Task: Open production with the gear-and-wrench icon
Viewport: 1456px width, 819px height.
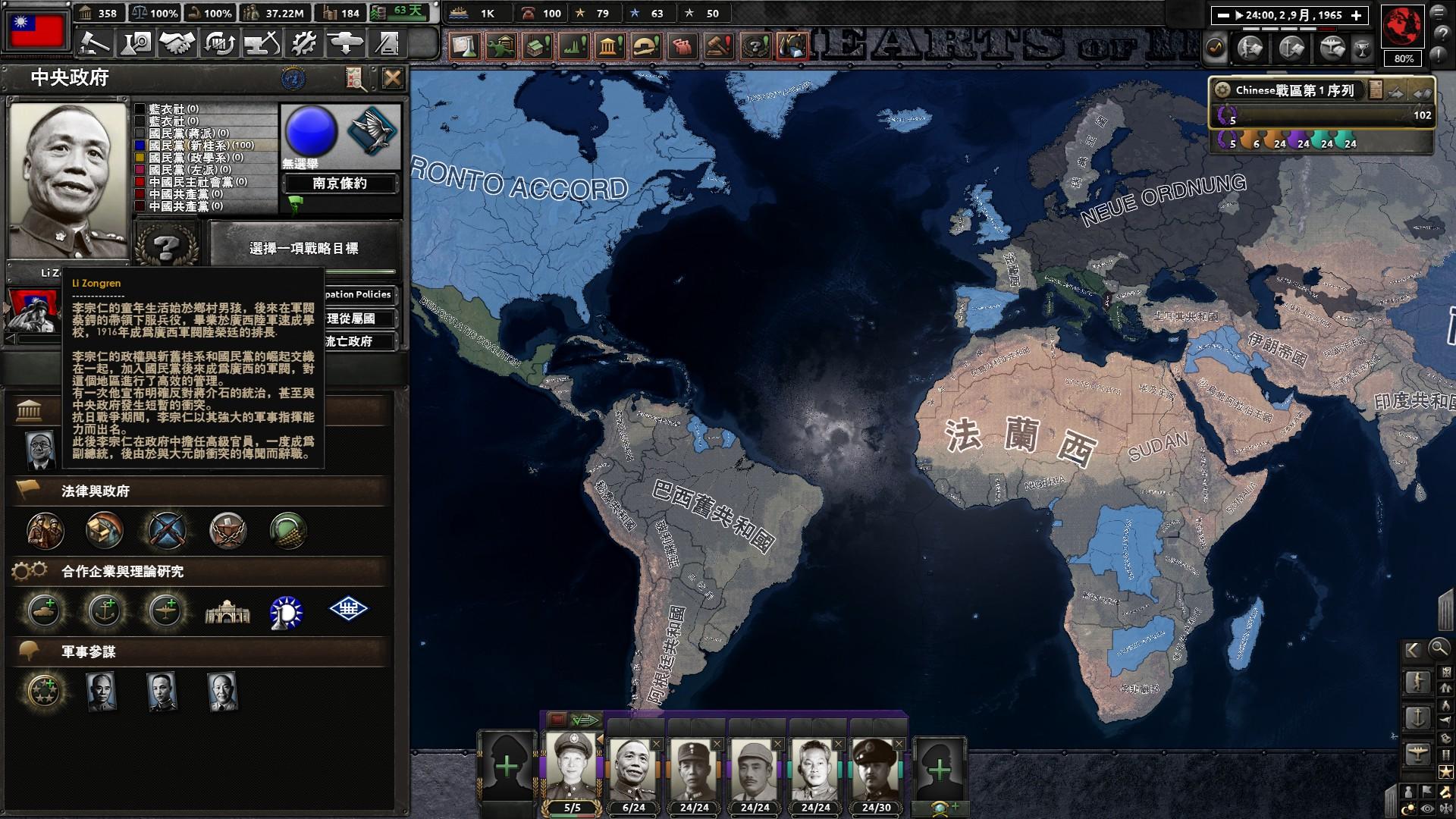Action: coord(303,43)
